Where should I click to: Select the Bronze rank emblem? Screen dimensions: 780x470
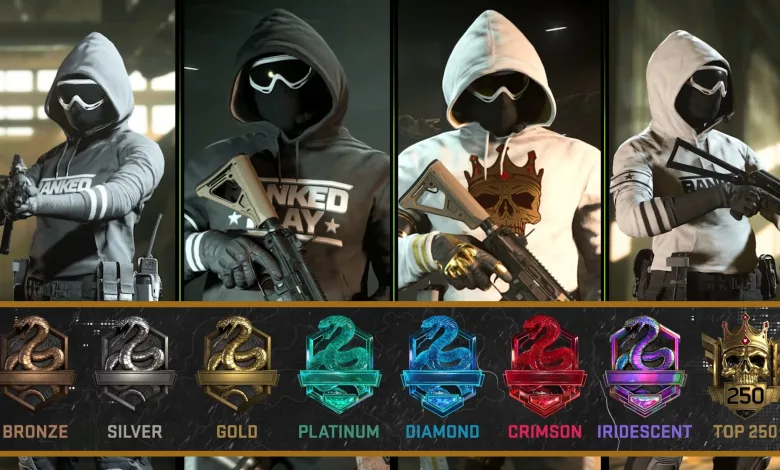point(34,364)
